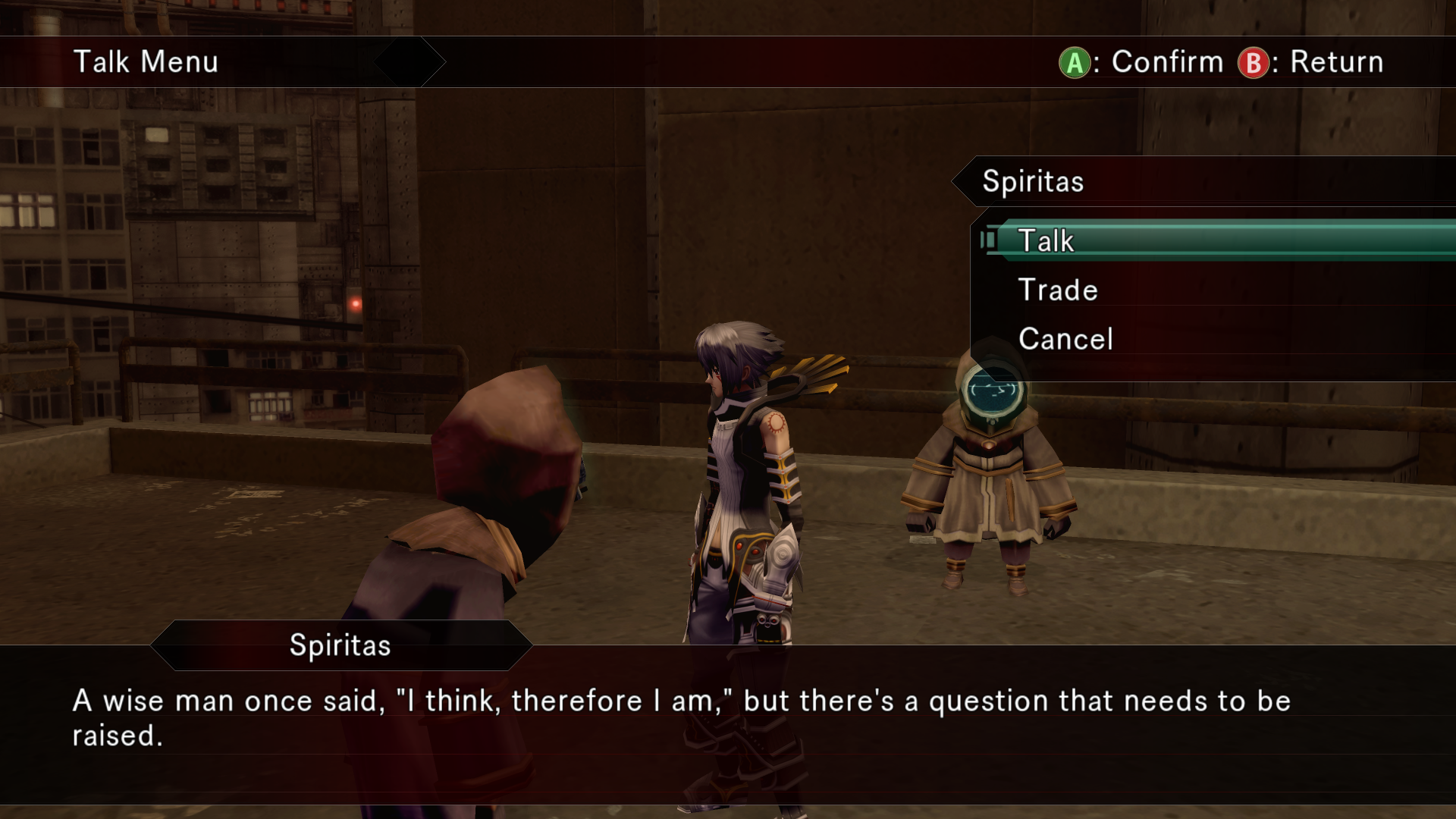Choose Trade with Spiritas
Viewport: 1456px width, 819px height.
1058,290
